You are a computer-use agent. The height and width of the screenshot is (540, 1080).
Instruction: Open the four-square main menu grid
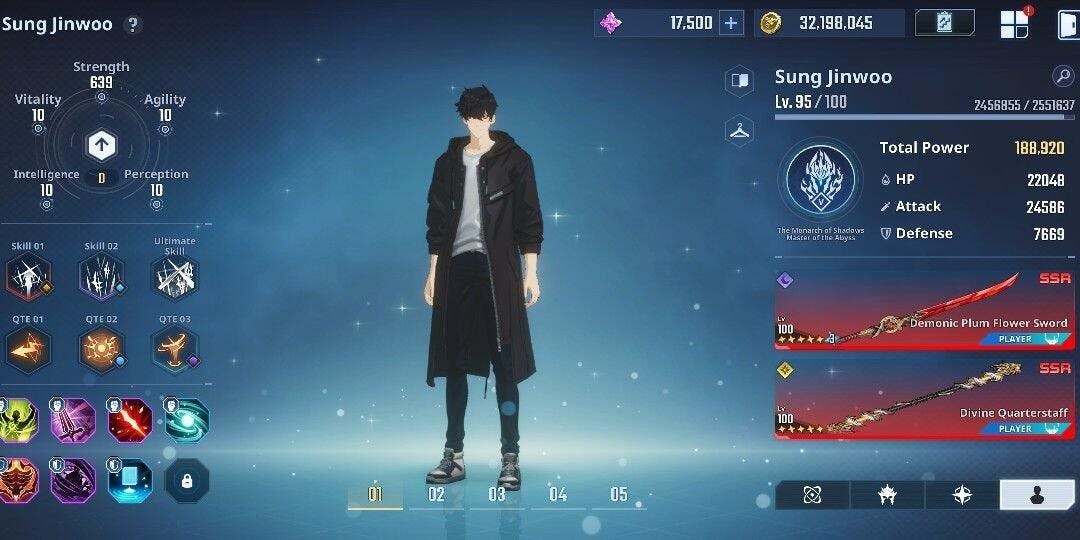tap(1014, 24)
